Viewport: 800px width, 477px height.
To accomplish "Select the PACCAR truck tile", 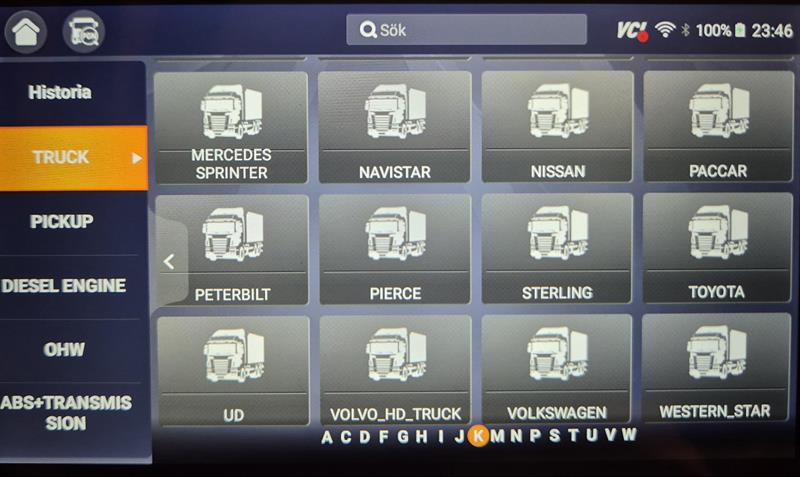I will [717, 127].
